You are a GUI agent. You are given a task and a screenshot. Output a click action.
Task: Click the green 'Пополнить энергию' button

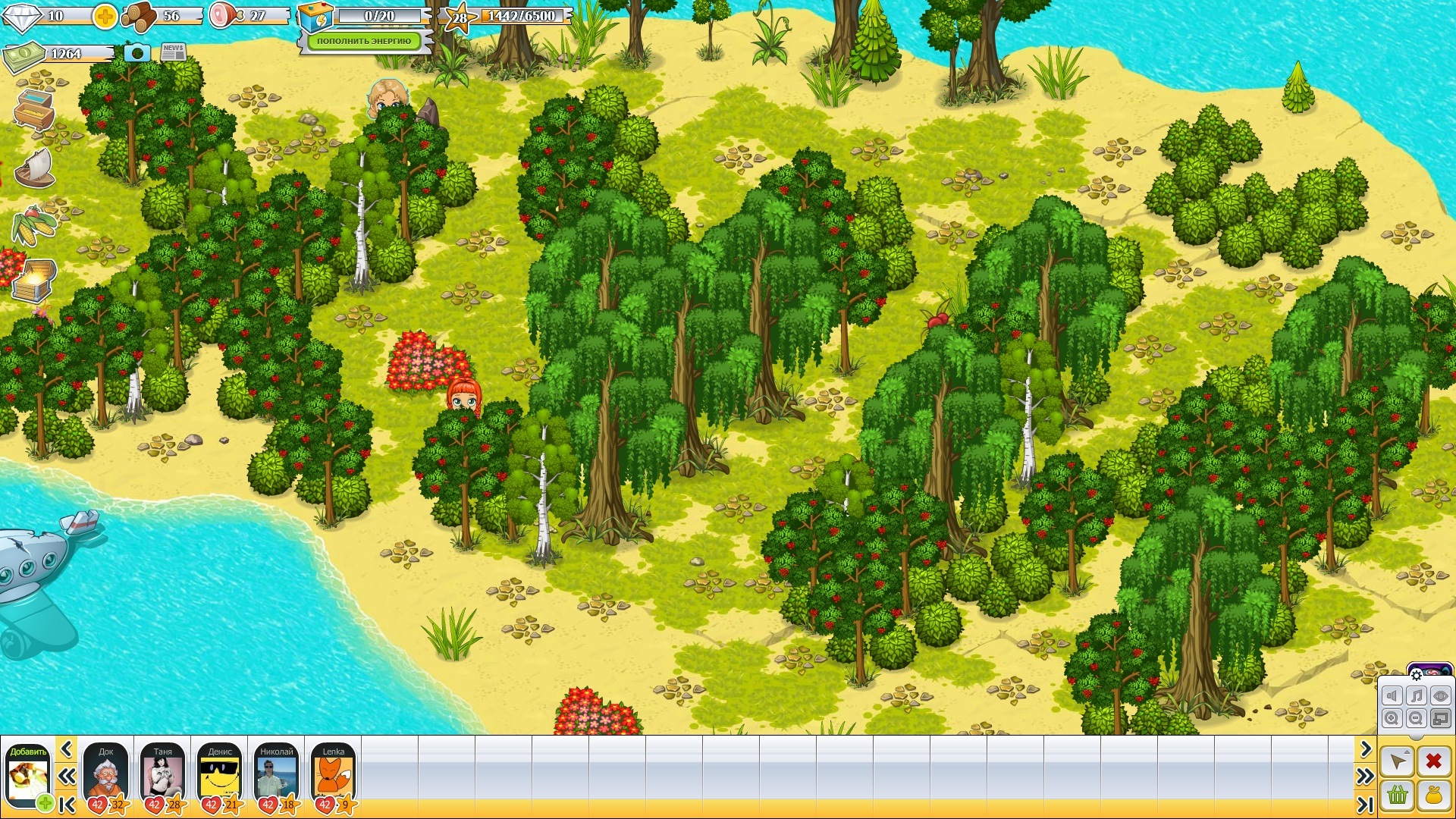click(364, 41)
